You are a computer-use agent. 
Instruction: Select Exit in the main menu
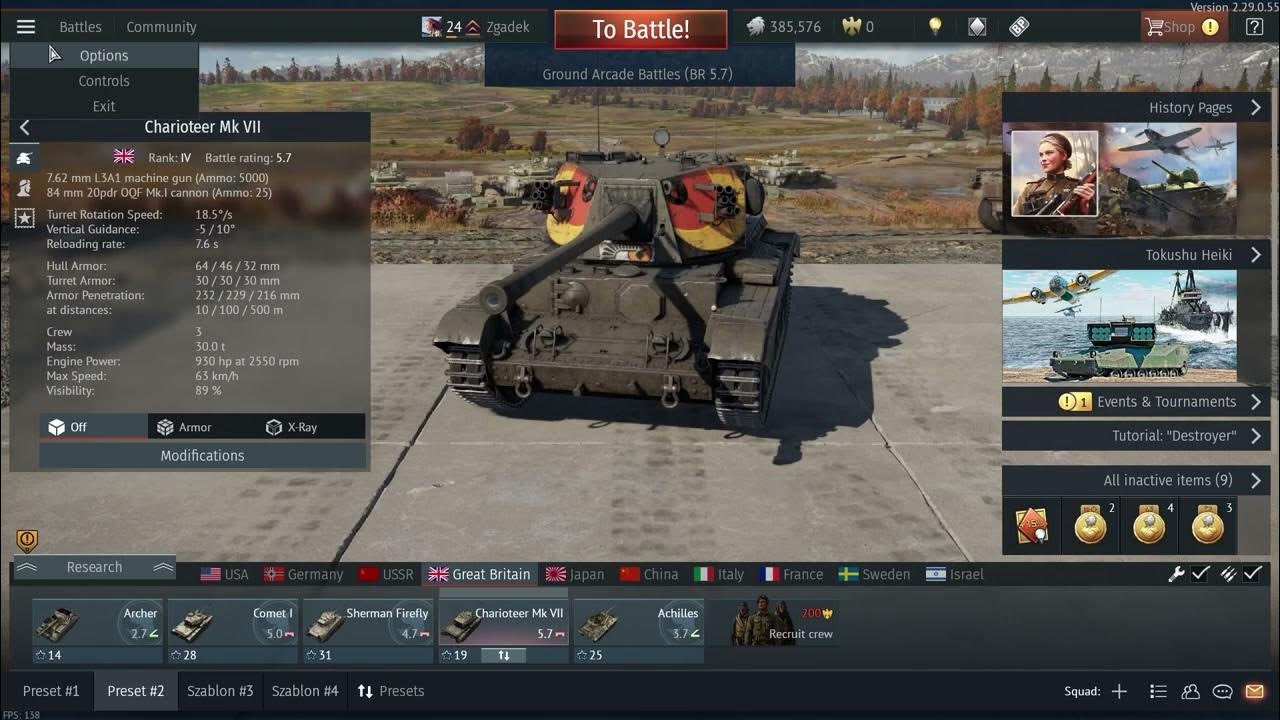[104, 106]
